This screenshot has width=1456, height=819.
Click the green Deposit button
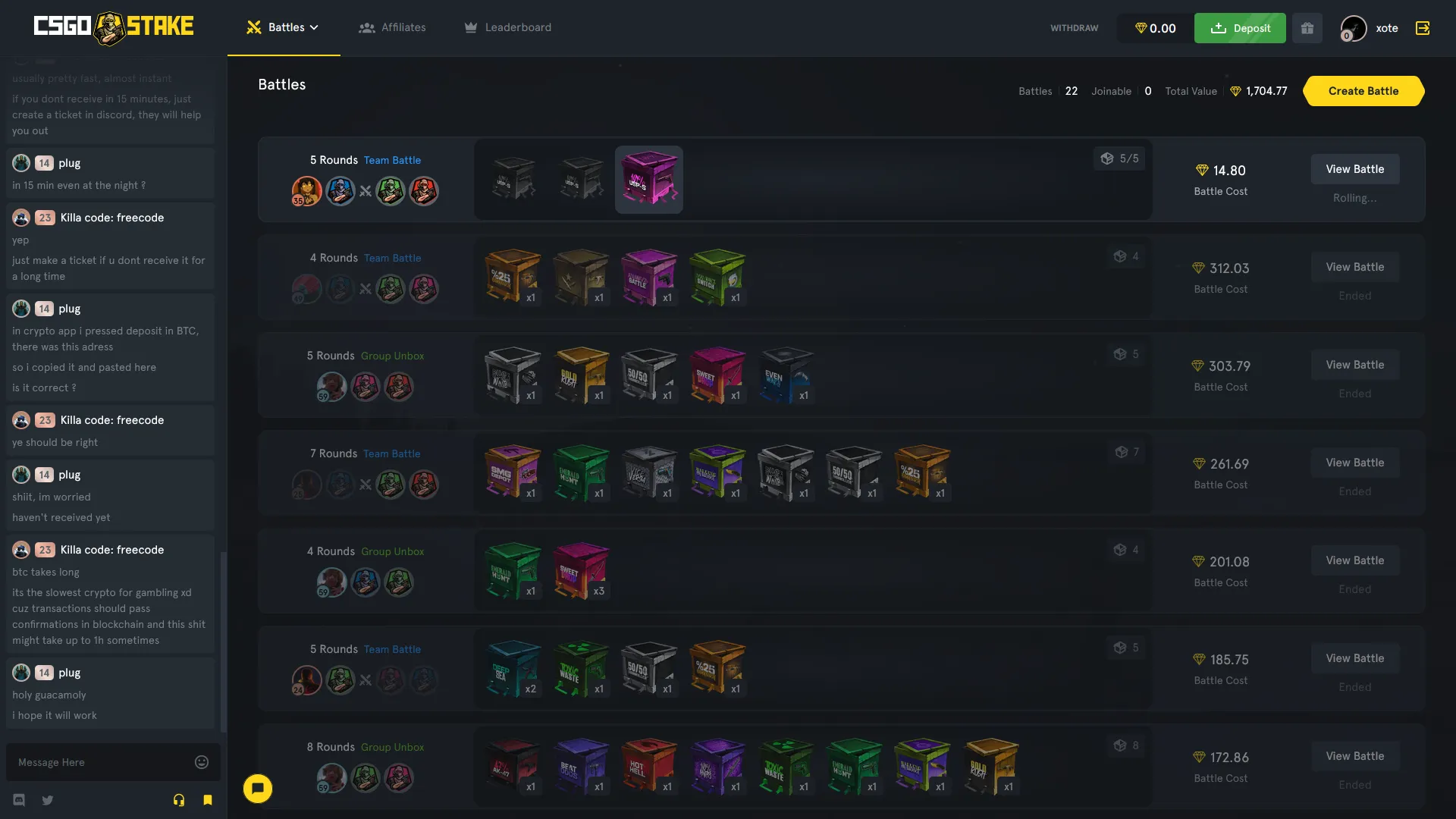[x=1239, y=28]
